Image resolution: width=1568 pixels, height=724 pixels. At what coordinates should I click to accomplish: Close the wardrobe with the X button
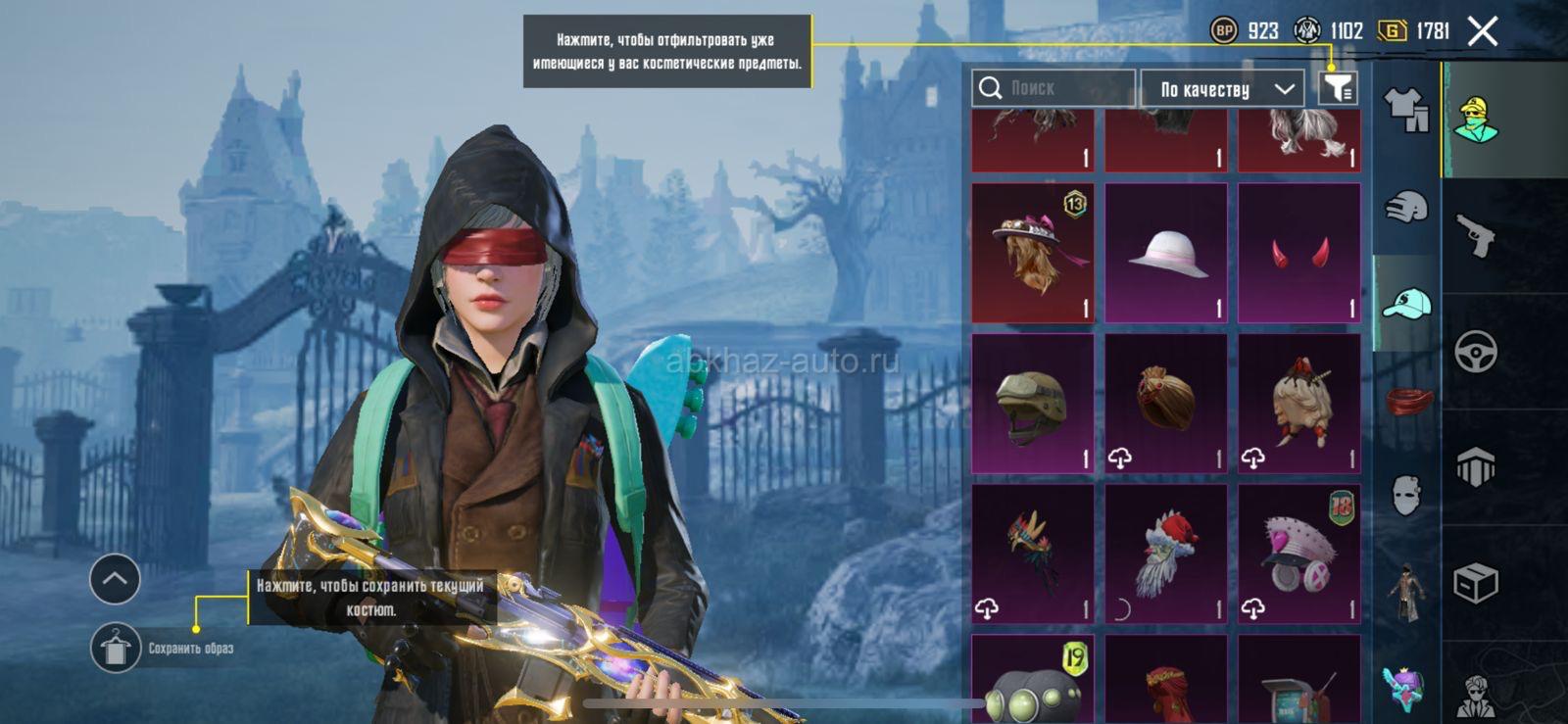click(x=1483, y=31)
